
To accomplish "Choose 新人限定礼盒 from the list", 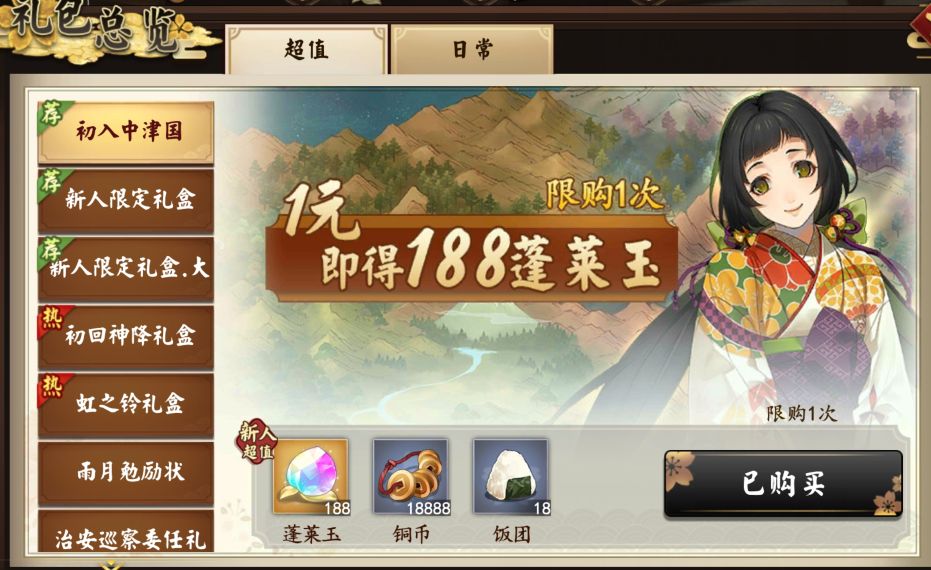I will click(126, 200).
